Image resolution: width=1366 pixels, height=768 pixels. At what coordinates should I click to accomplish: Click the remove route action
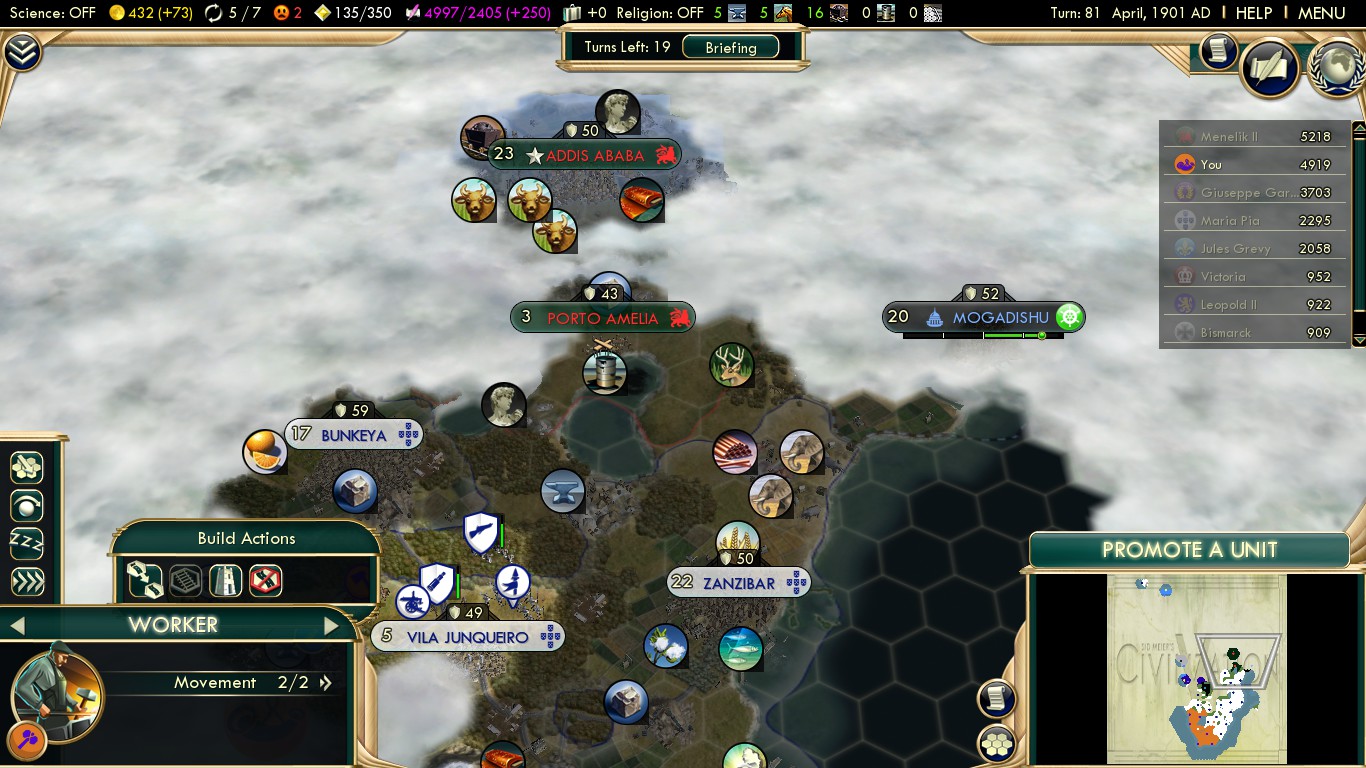[265, 580]
